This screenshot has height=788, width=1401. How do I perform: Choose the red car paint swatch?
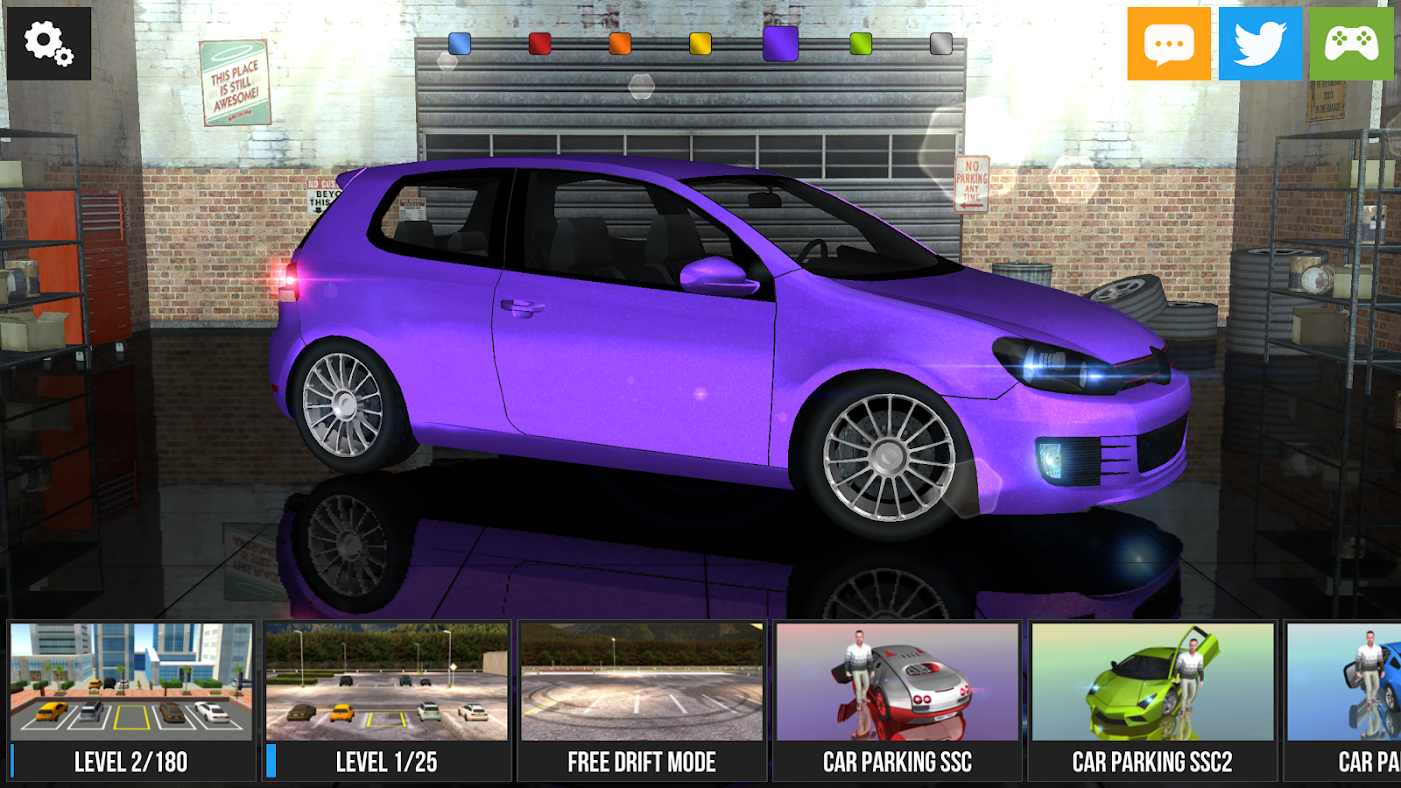point(540,43)
